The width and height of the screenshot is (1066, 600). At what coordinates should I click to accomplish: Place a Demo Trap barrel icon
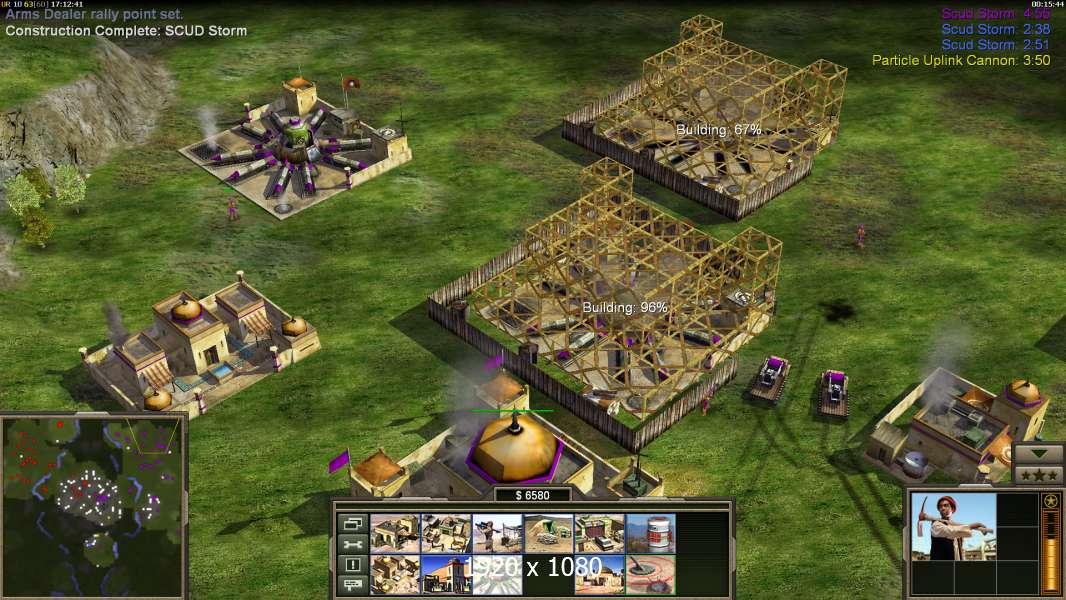(650, 534)
